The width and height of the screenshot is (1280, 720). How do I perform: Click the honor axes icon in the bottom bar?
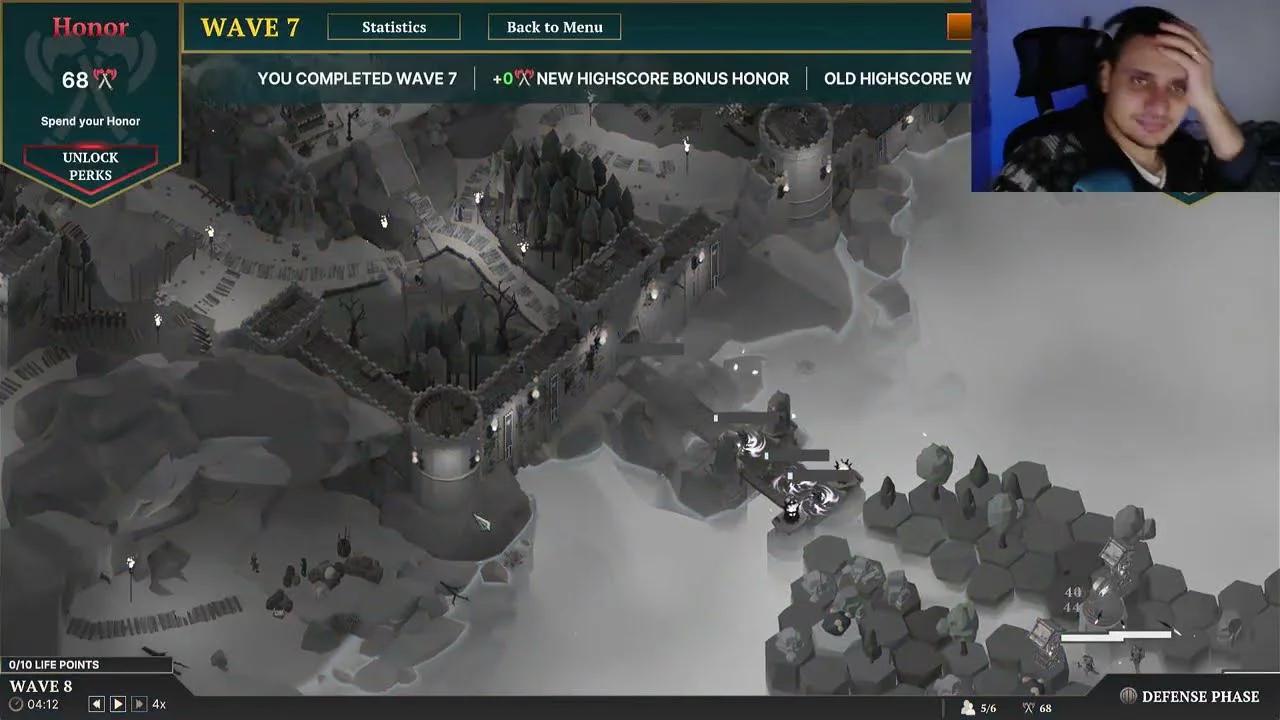(x=1027, y=706)
